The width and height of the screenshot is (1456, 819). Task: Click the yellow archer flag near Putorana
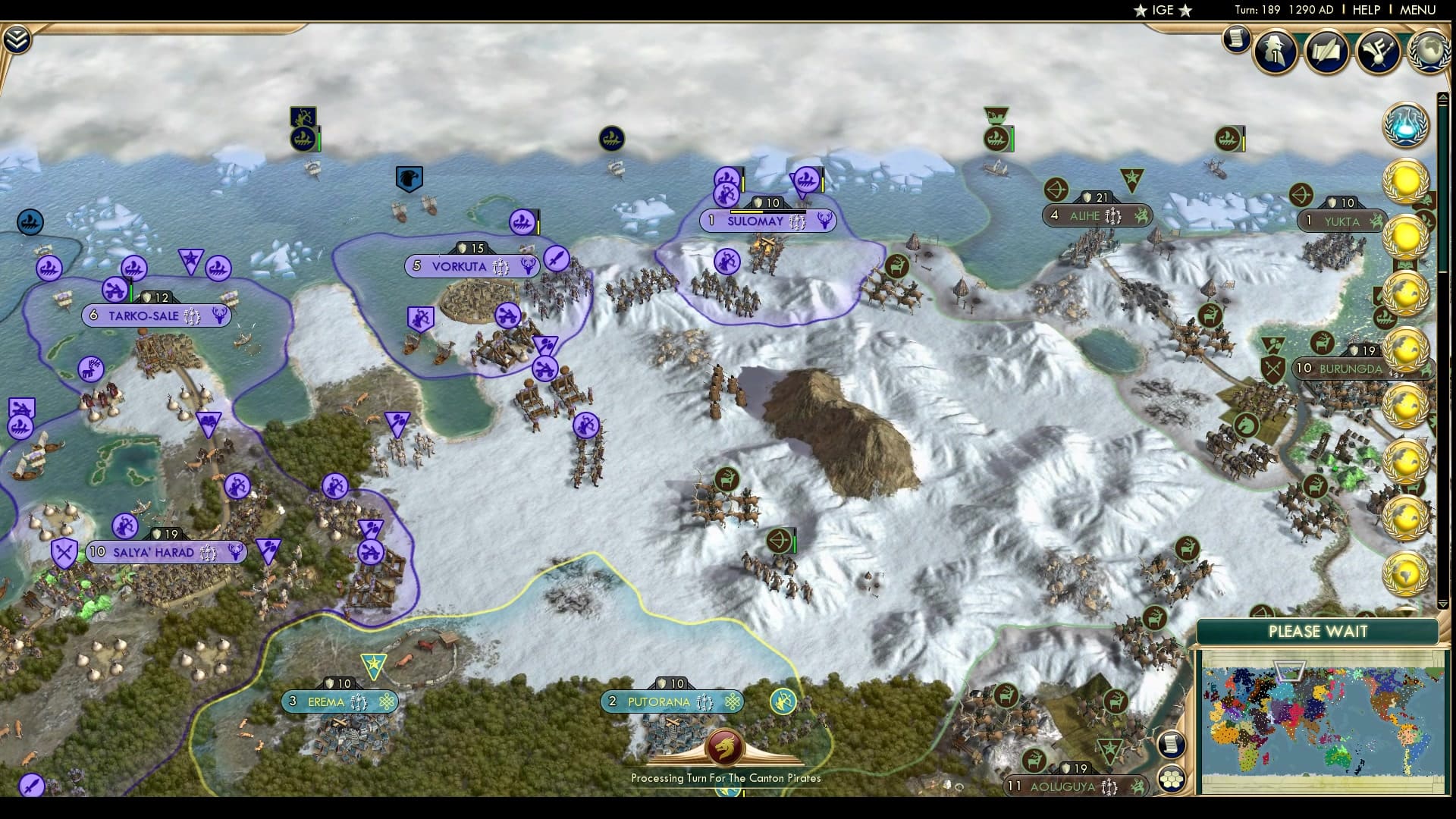tap(783, 701)
